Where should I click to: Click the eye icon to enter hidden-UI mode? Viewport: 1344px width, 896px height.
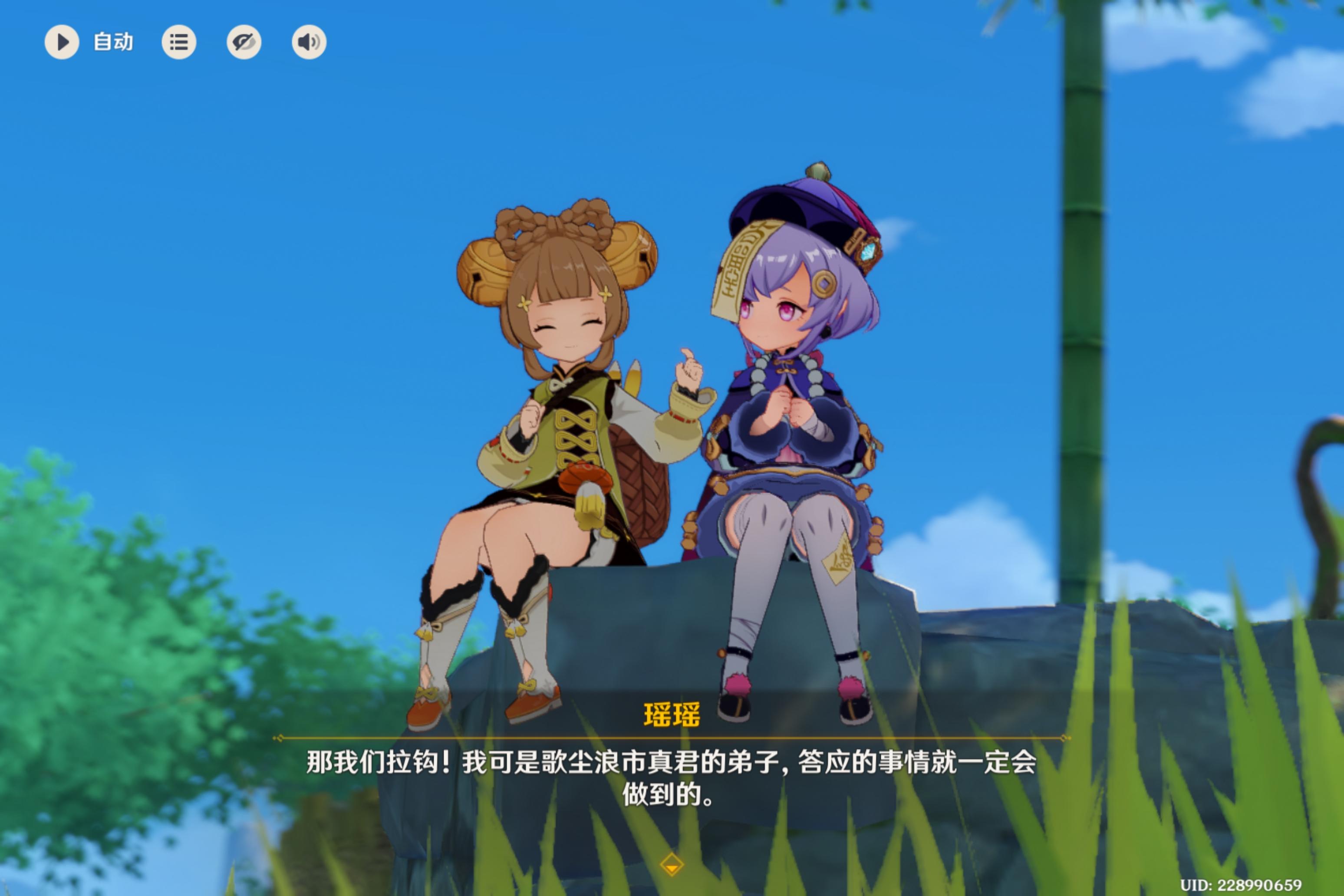(244, 42)
